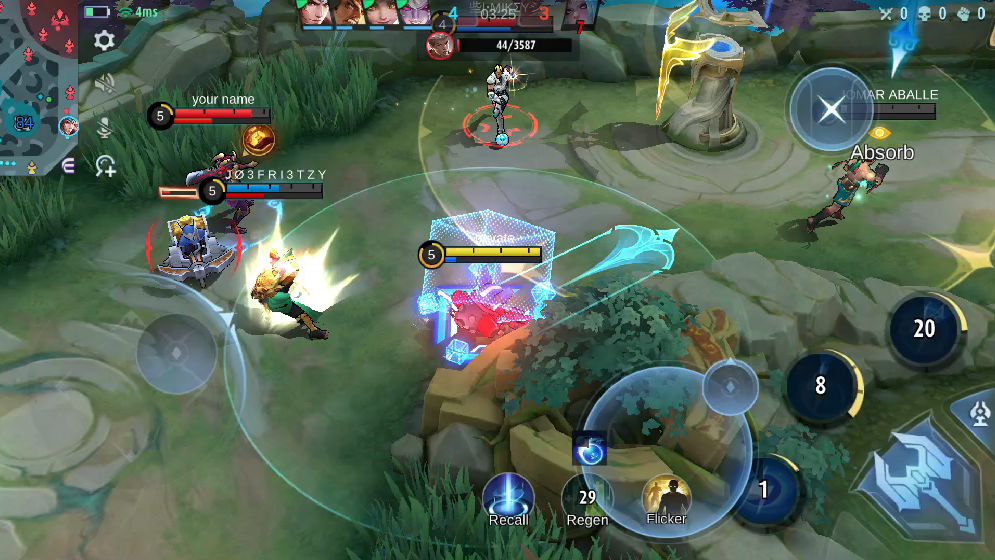Image resolution: width=995 pixels, height=560 pixels.
Task: Cancel the cast with the X button
Action: [x=831, y=108]
